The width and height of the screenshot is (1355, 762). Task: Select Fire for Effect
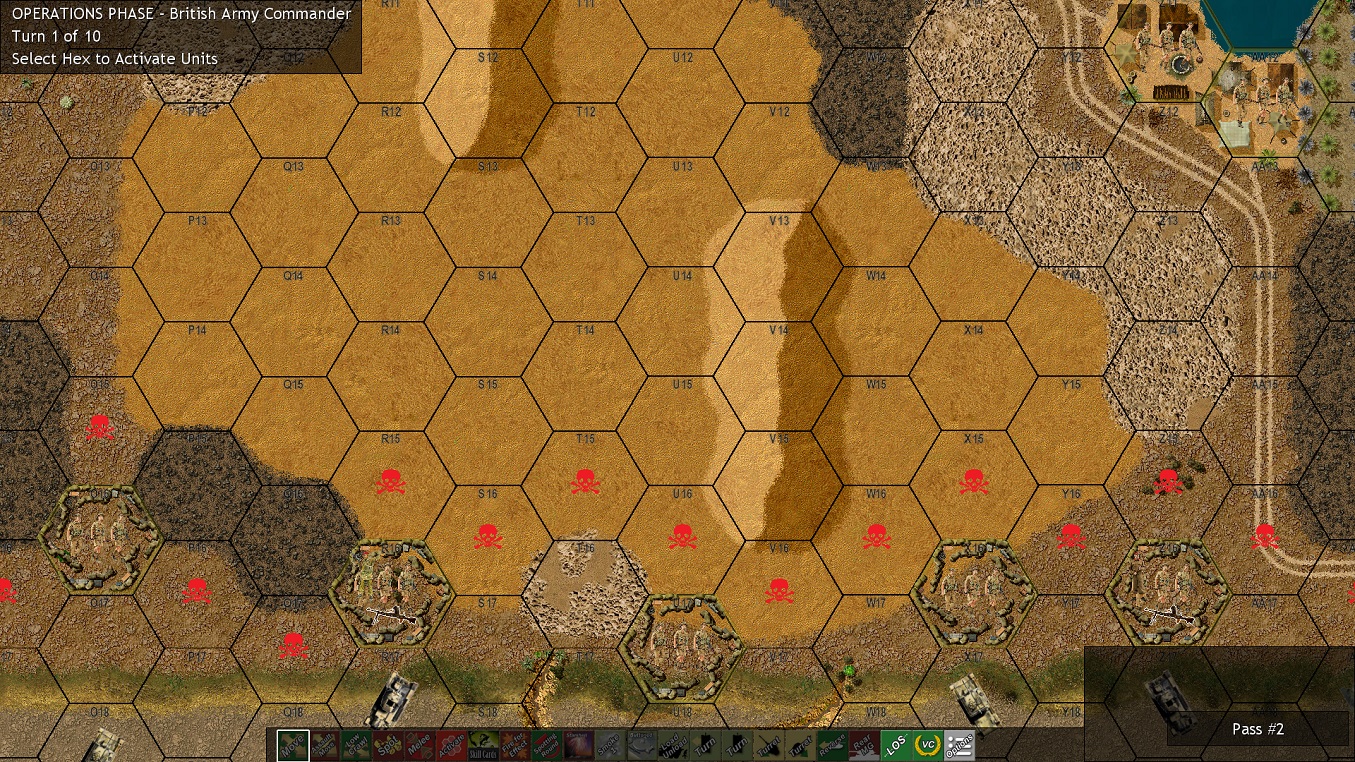515,744
